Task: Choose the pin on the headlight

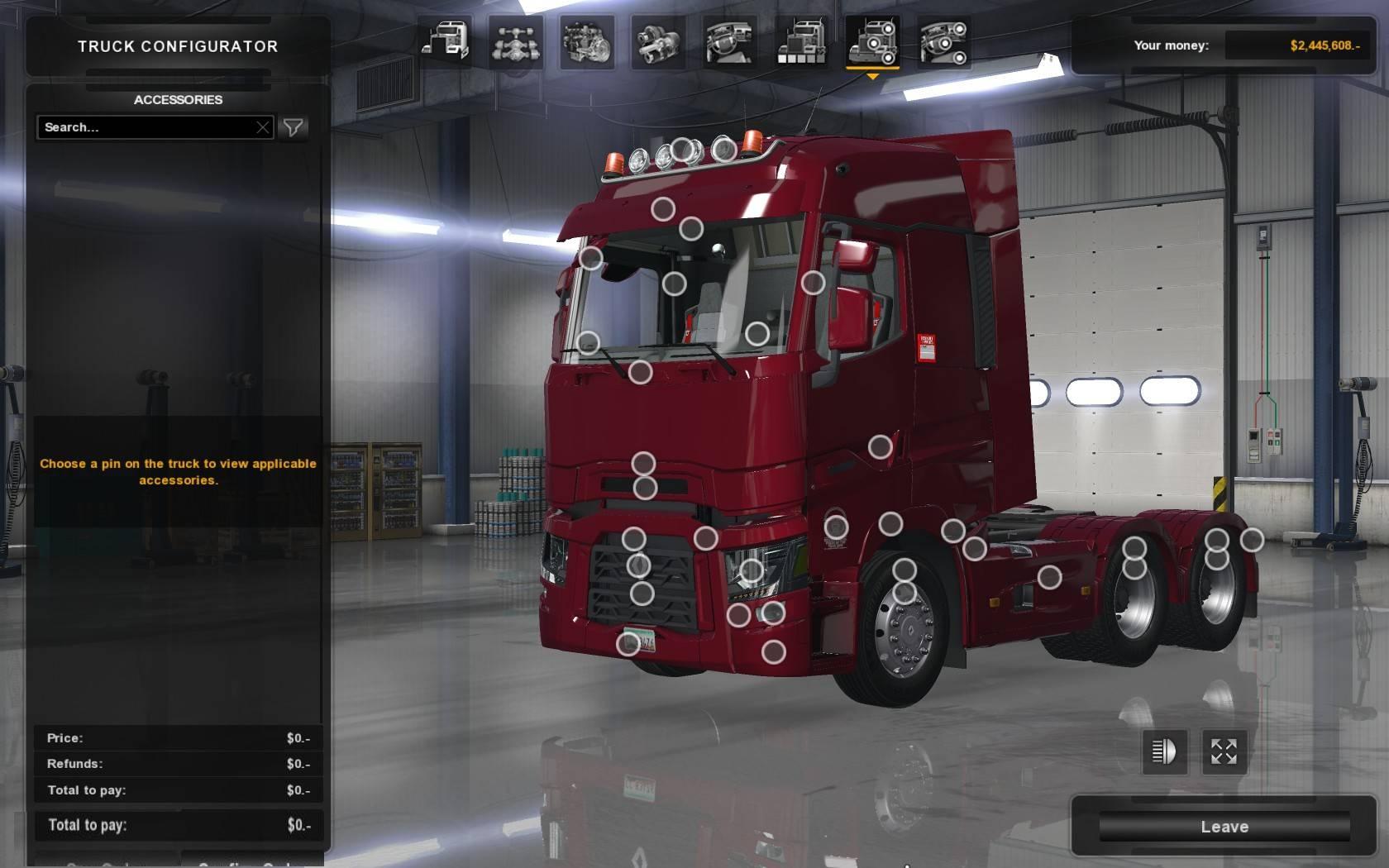Action: pos(751,570)
